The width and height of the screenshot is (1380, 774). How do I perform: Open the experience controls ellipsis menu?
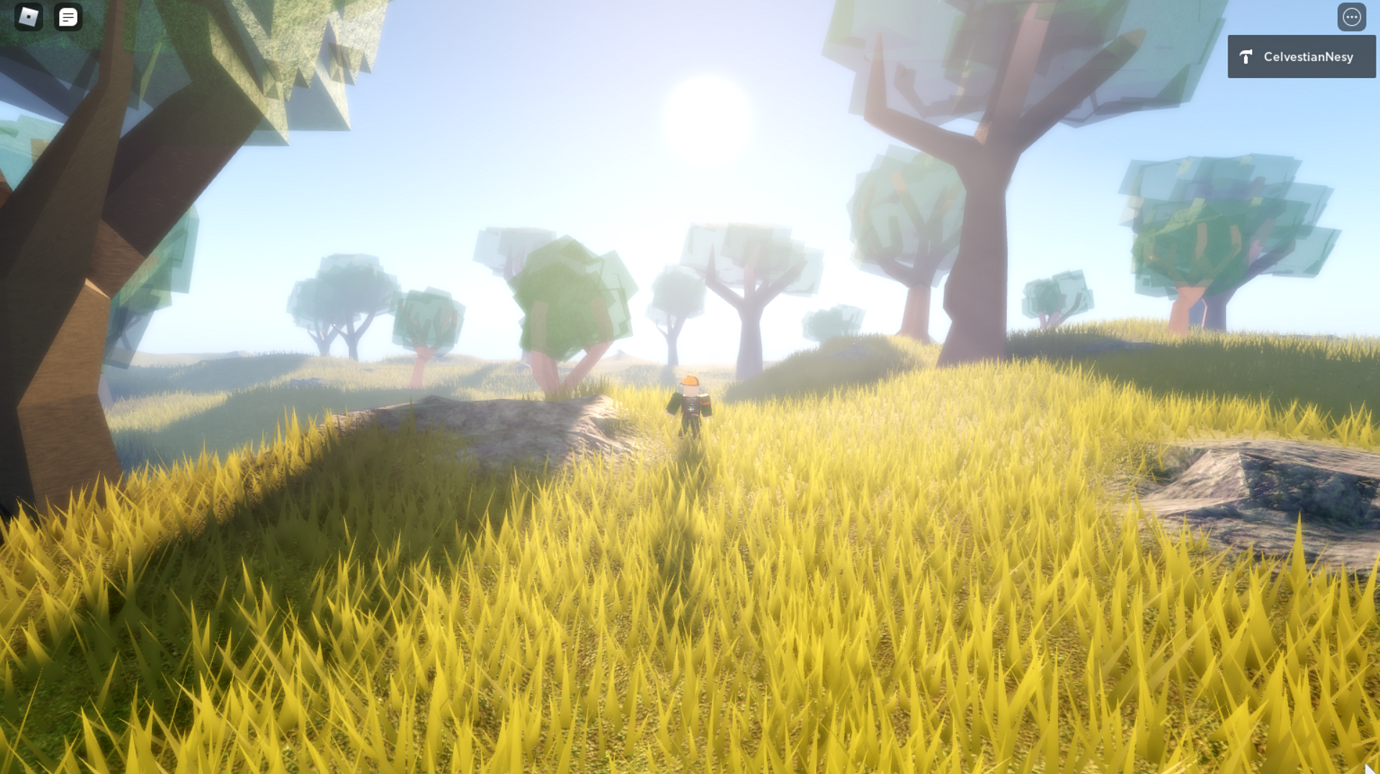[1352, 16]
